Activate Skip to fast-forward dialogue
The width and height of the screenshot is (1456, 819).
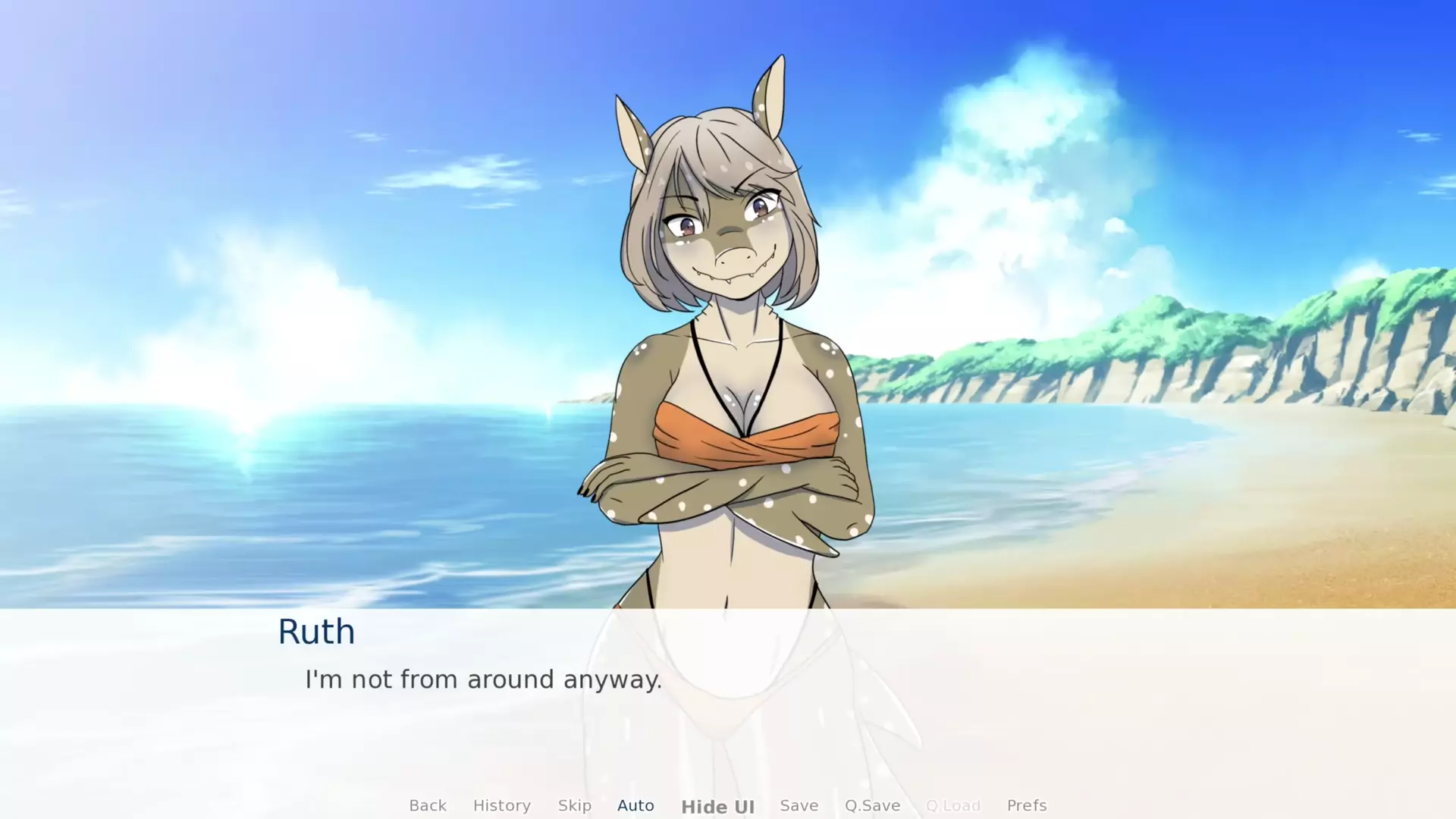pos(574,805)
